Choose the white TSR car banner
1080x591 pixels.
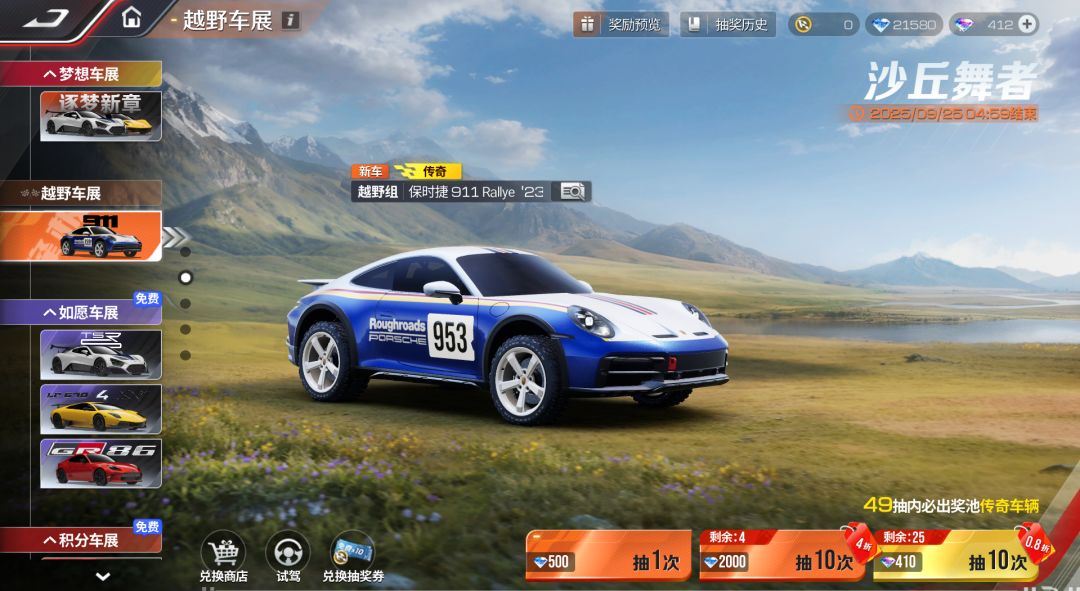coord(100,354)
